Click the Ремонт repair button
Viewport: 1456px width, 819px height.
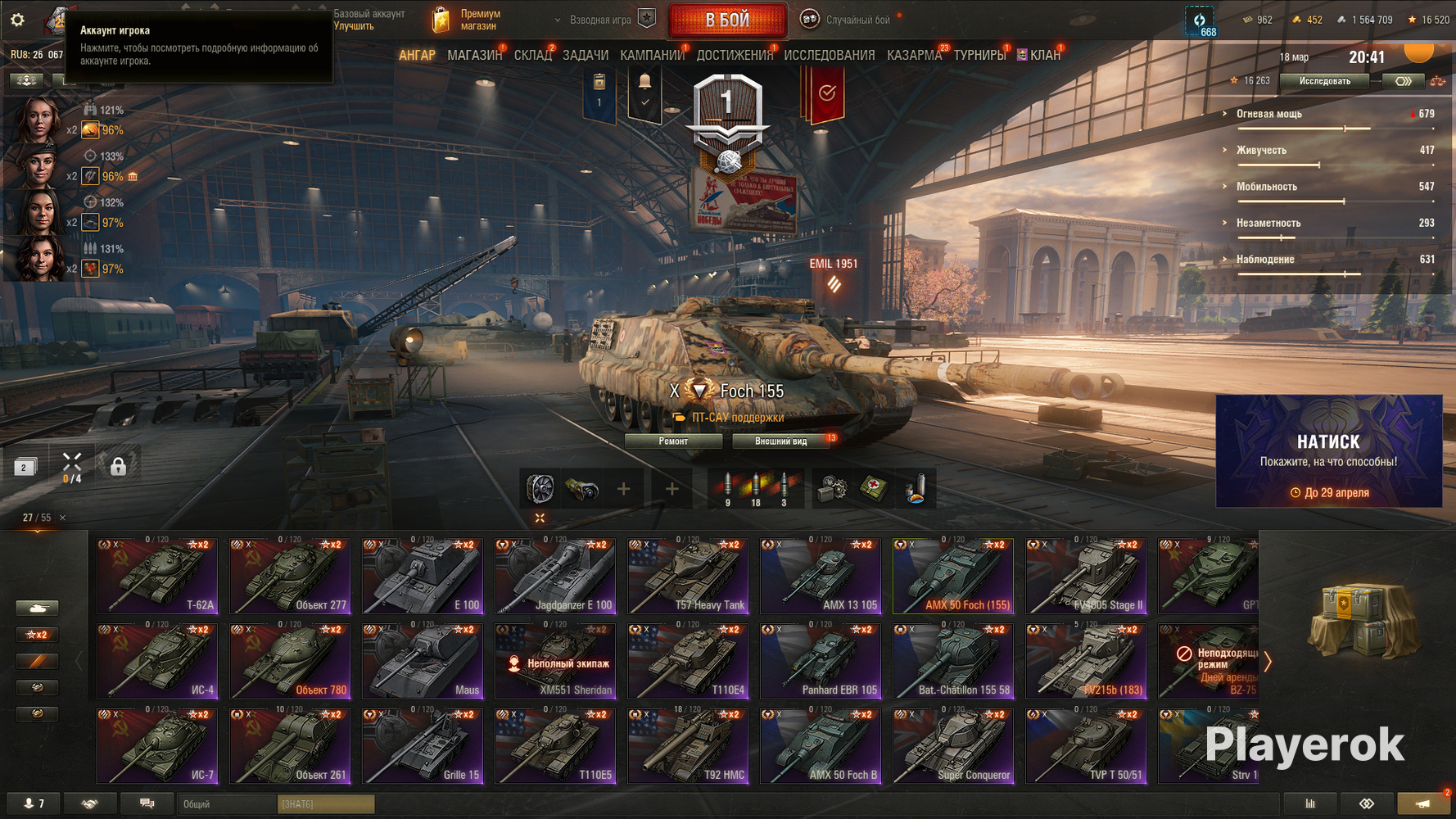tap(673, 441)
